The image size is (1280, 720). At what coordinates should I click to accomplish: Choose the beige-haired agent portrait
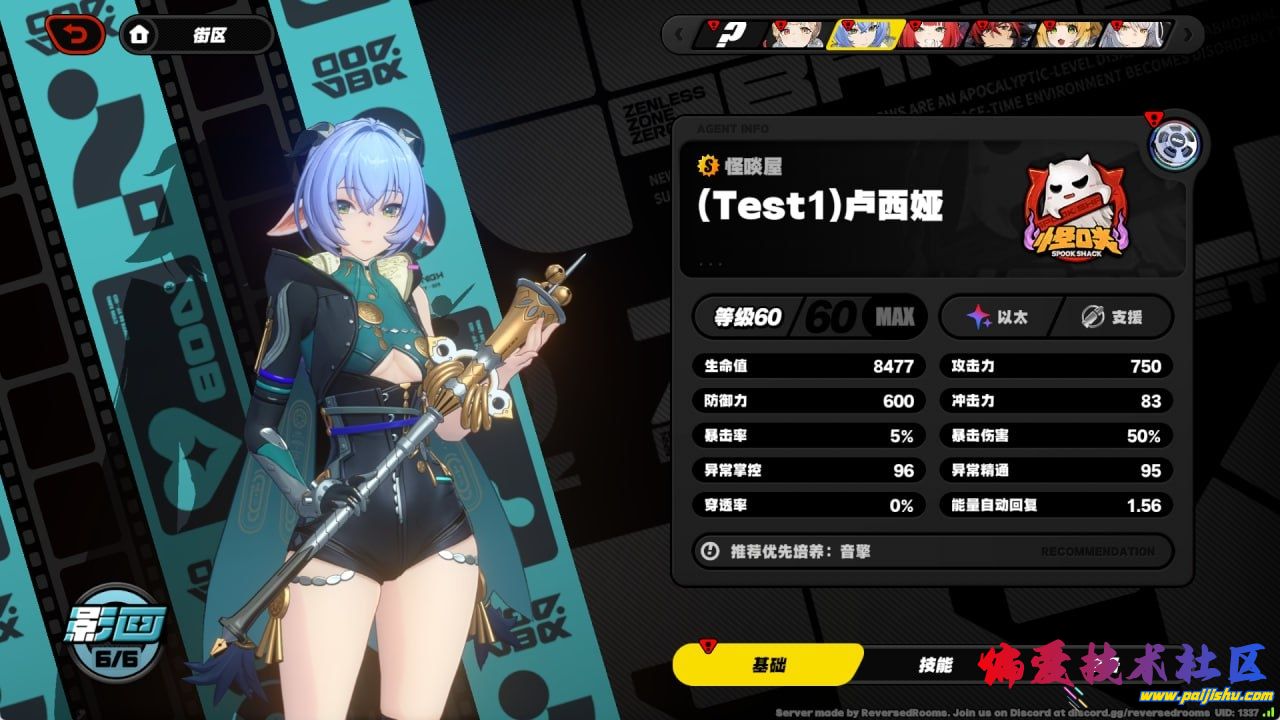pyautogui.click(x=797, y=35)
